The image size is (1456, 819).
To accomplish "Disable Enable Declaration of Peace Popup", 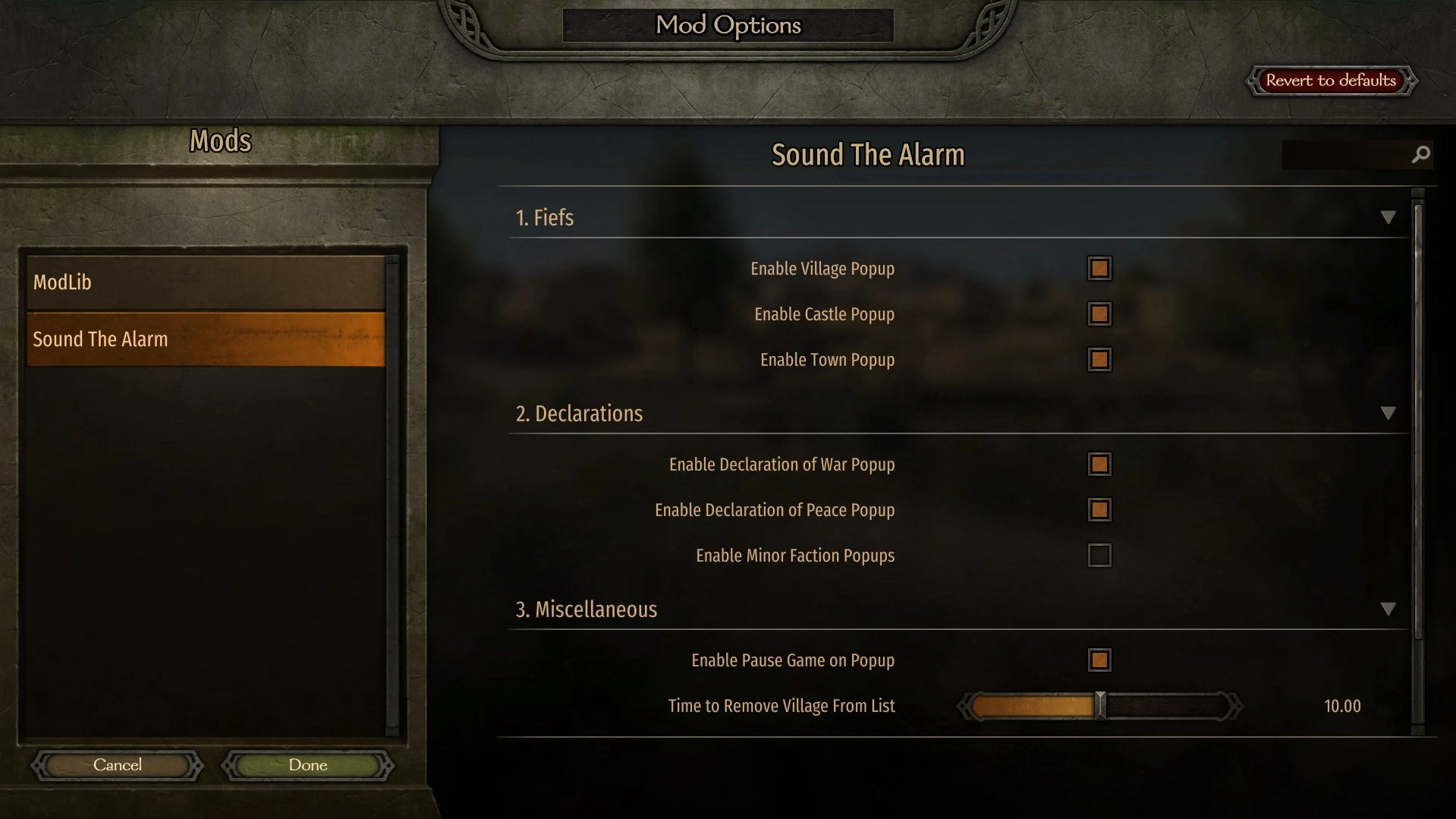I will tap(1099, 509).
